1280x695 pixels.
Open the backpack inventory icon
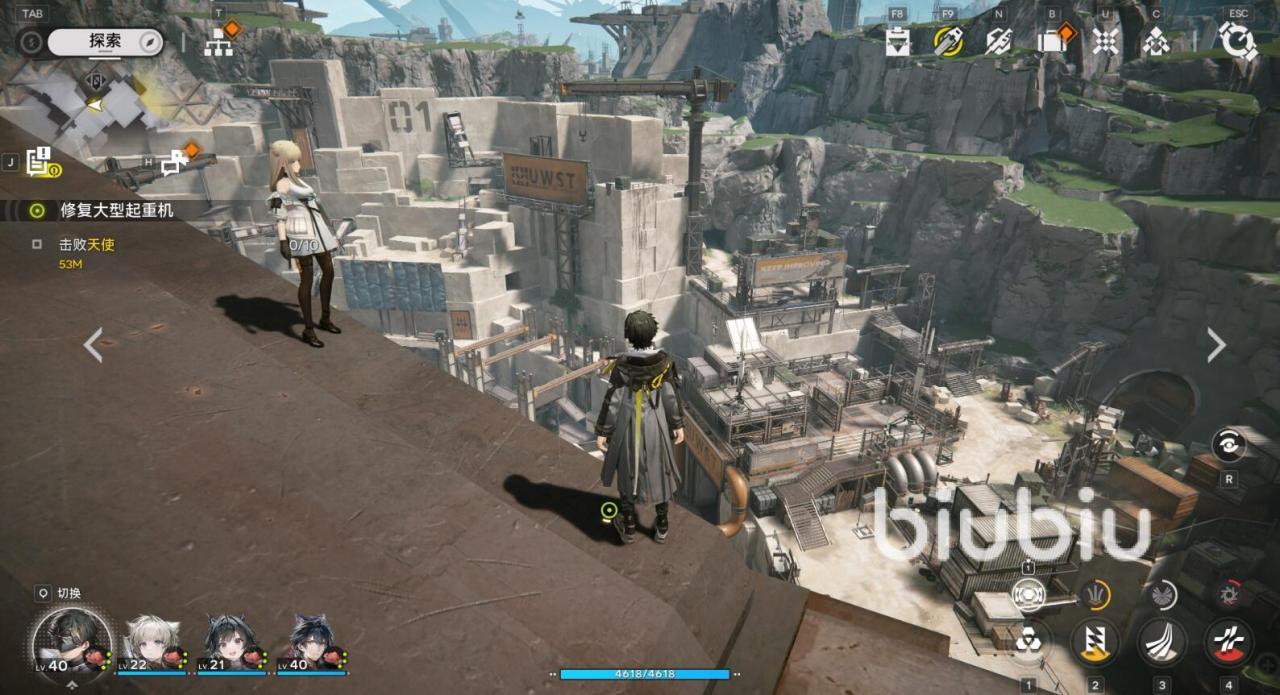pyautogui.click(x=1050, y=41)
